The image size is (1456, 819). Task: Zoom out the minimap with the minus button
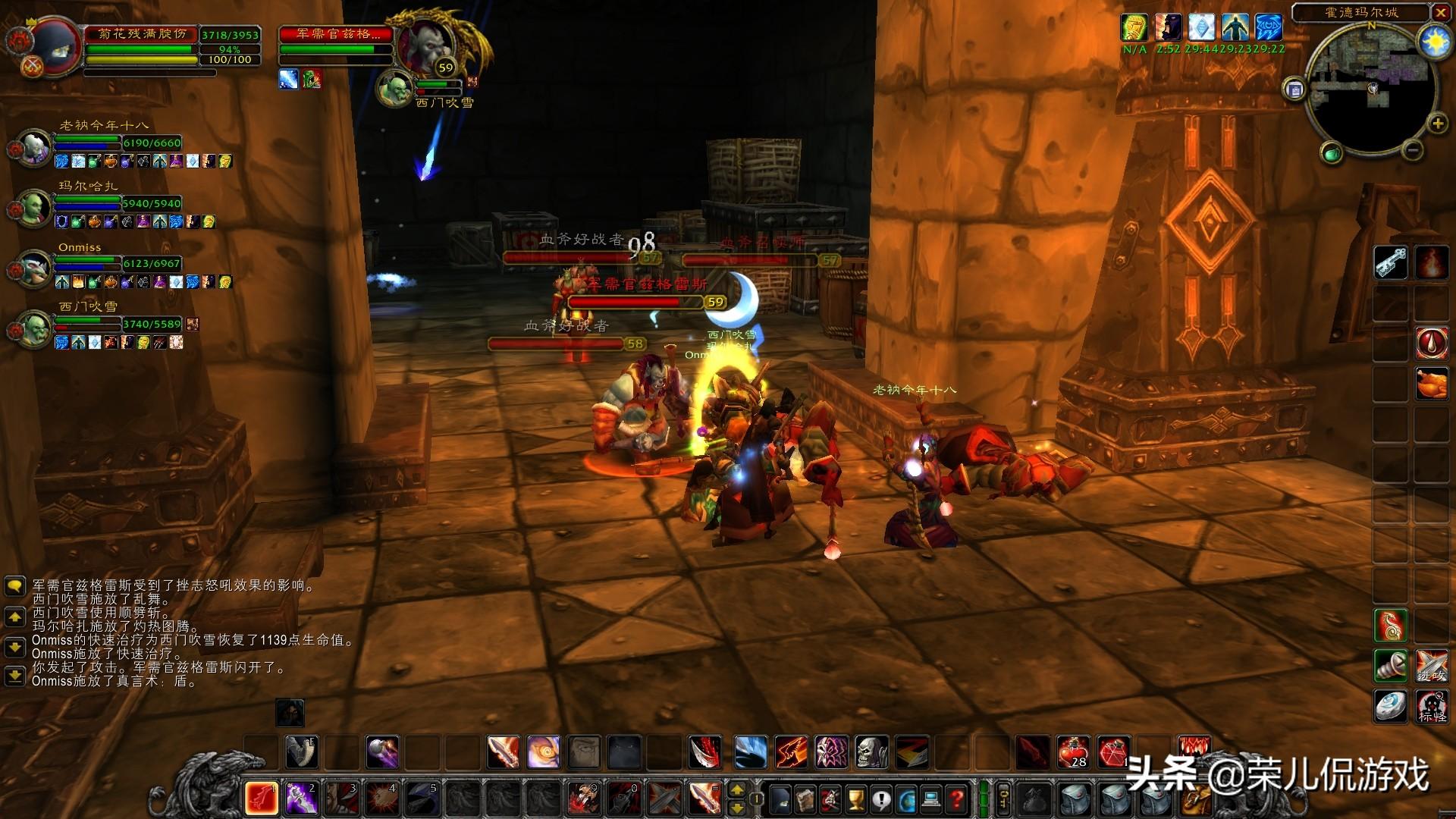pos(1412,150)
